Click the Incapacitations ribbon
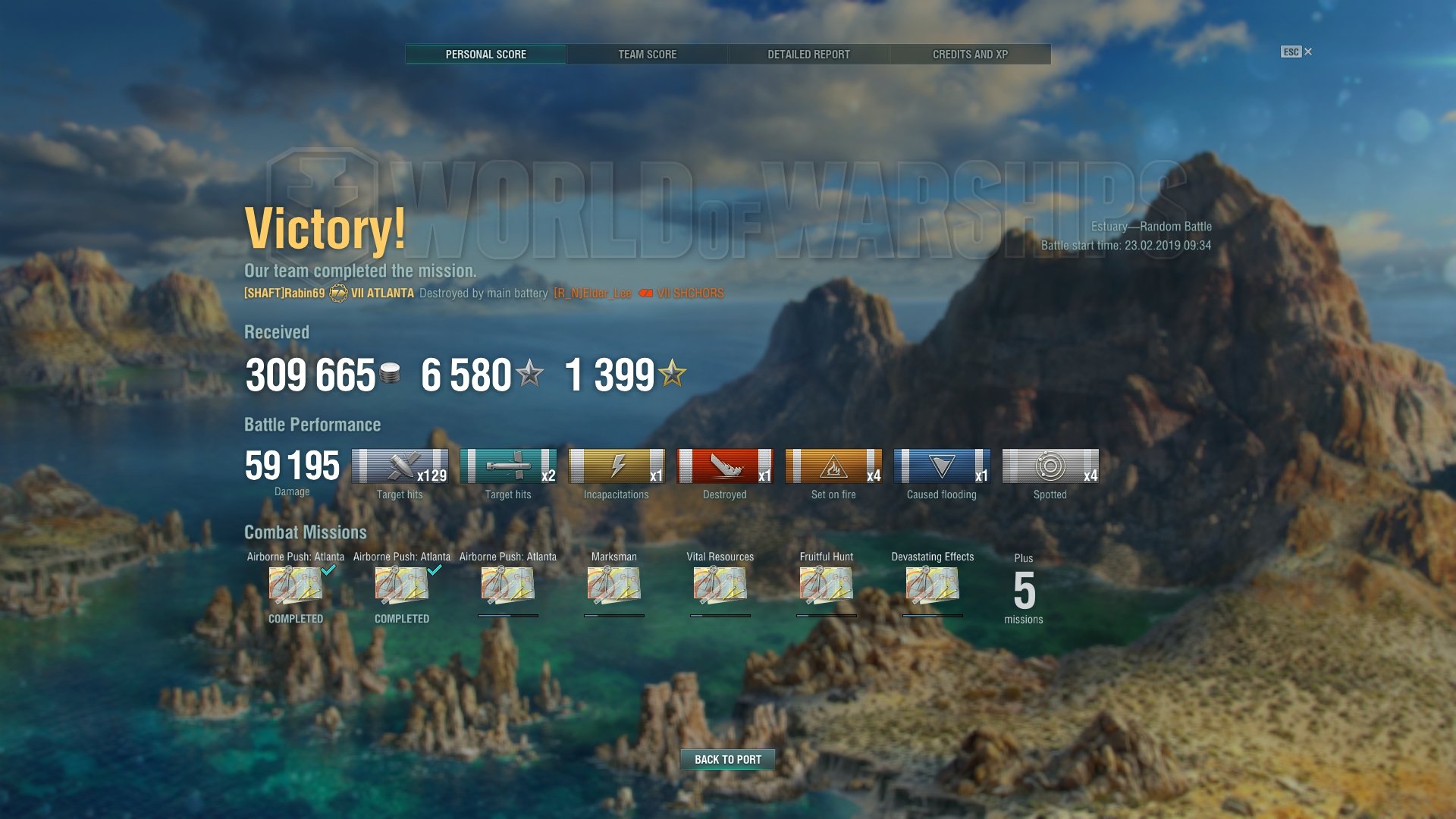1456x819 pixels. pyautogui.click(x=617, y=466)
